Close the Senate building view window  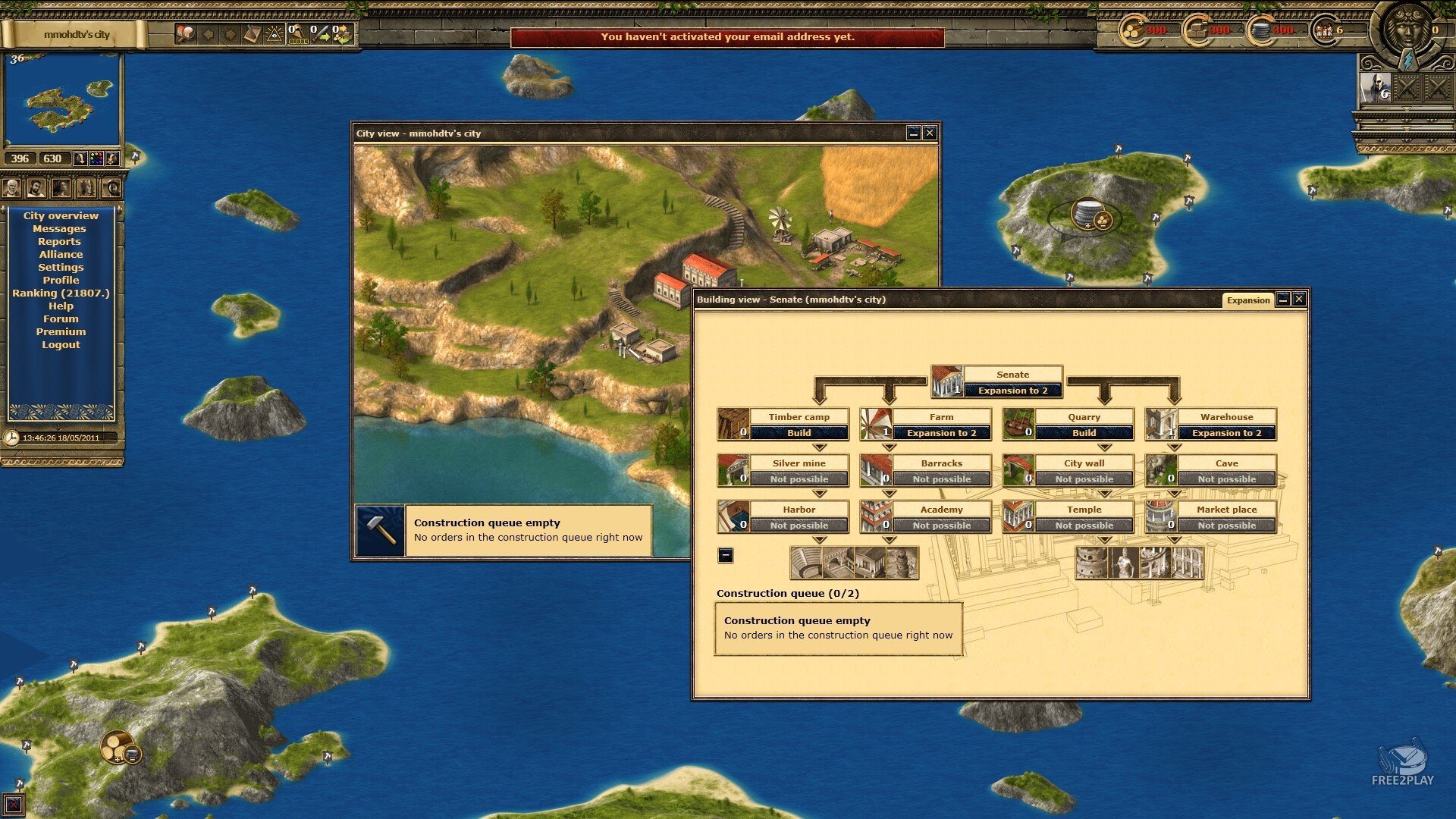tap(1299, 300)
